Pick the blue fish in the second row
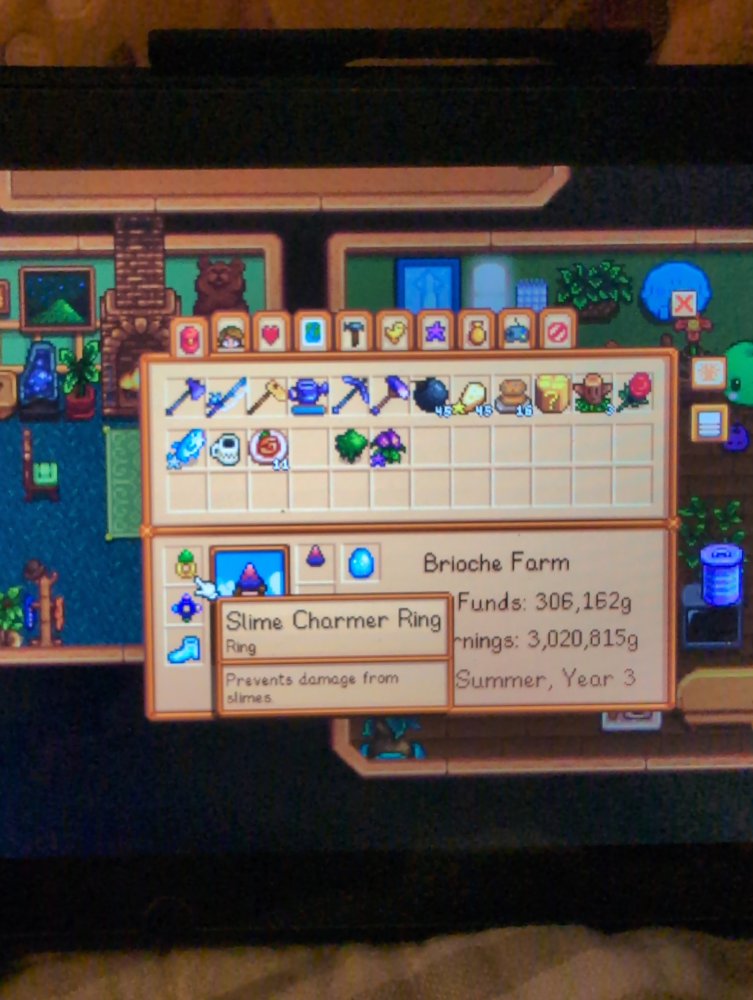The image size is (753, 1000). pyautogui.click(x=185, y=447)
